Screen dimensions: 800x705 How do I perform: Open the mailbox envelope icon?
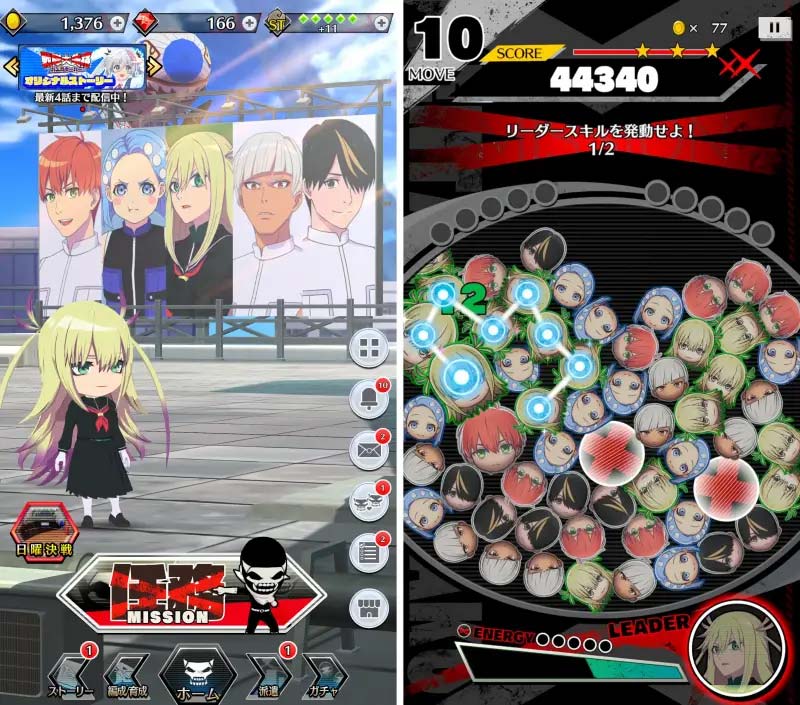coord(369,450)
